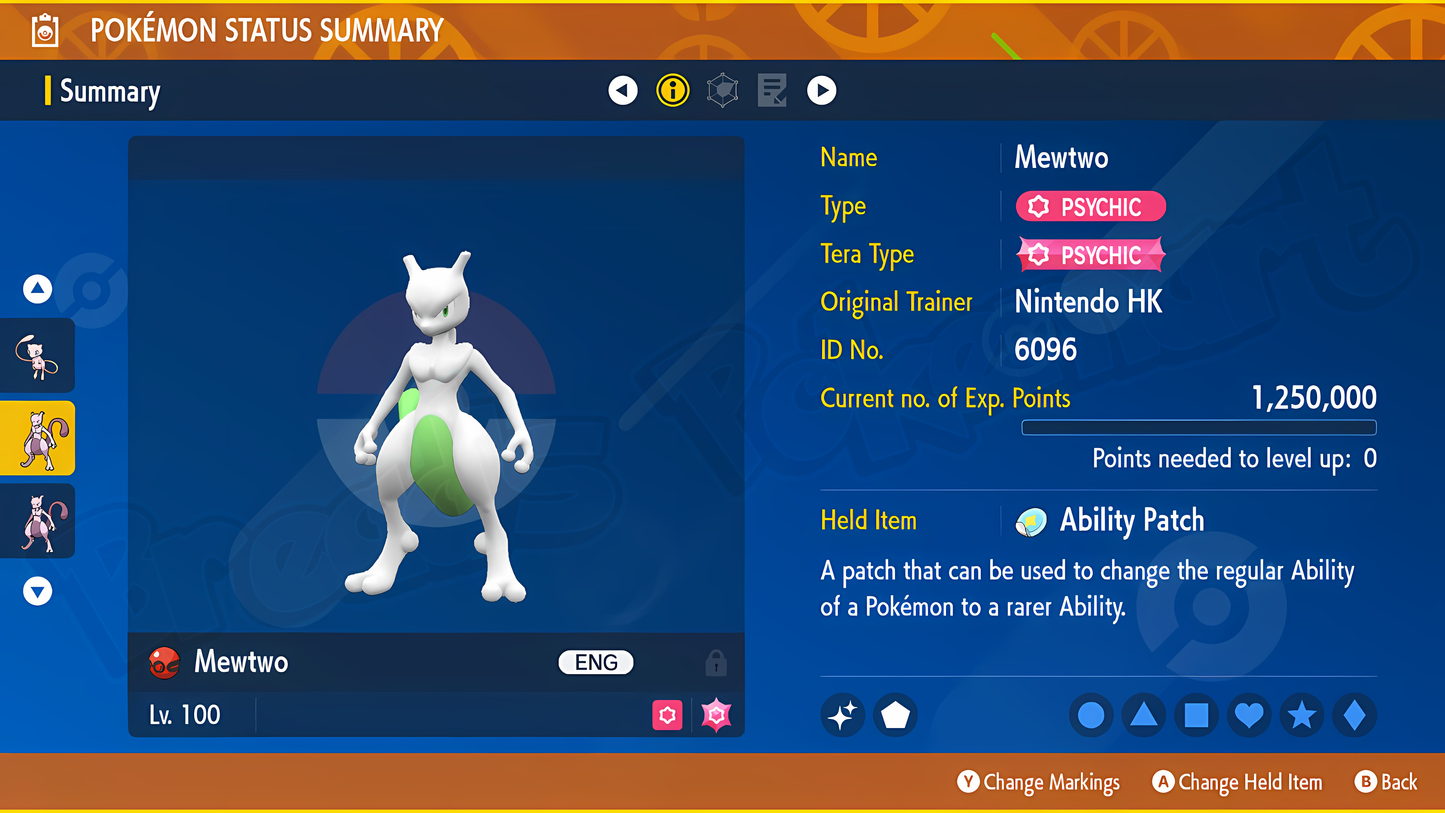Choose Change Held Item
The image size is (1445, 813).
(x=1237, y=782)
